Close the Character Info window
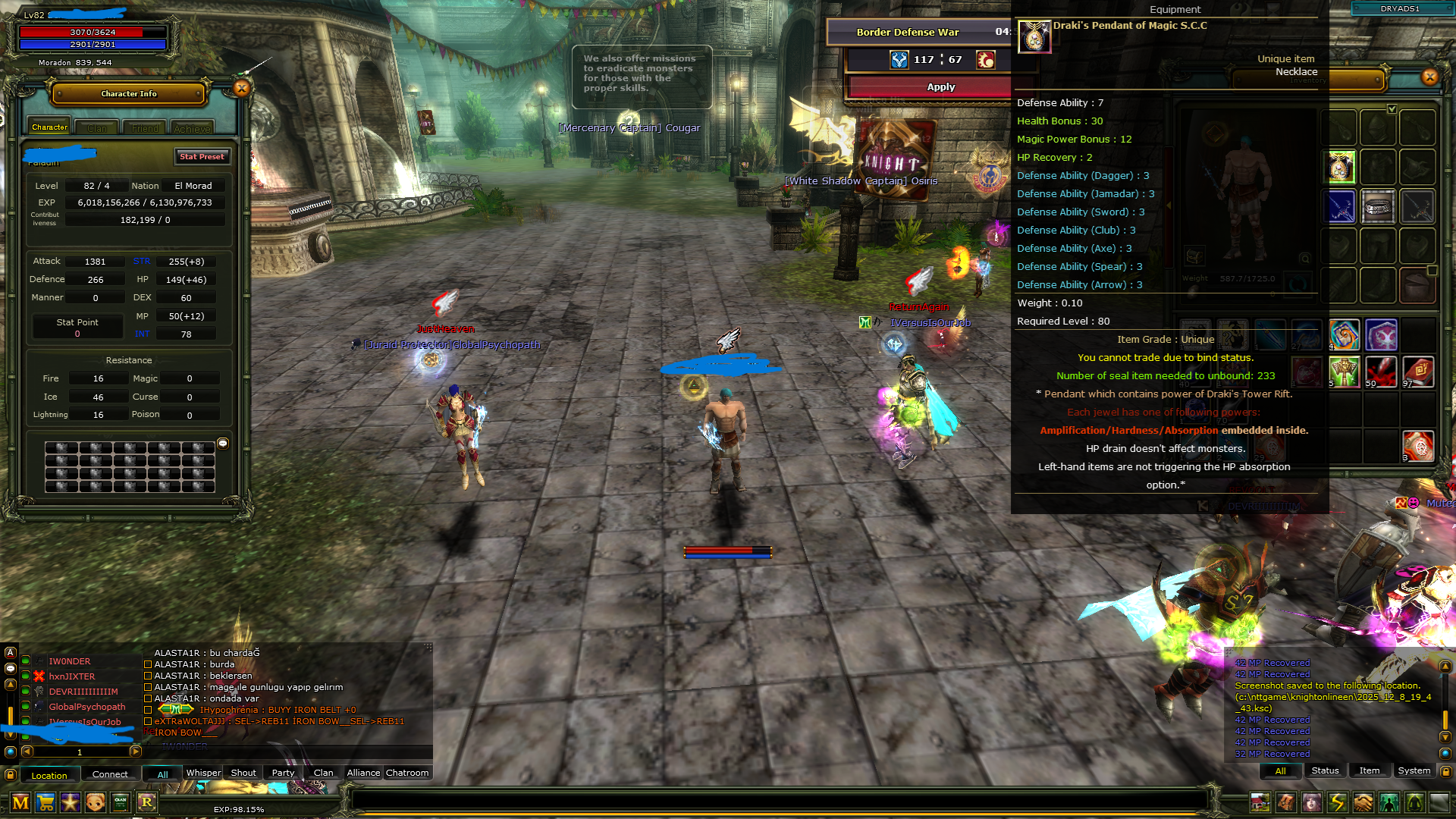Image resolution: width=1456 pixels, height=819 pixels. click(x=242, y=89)
